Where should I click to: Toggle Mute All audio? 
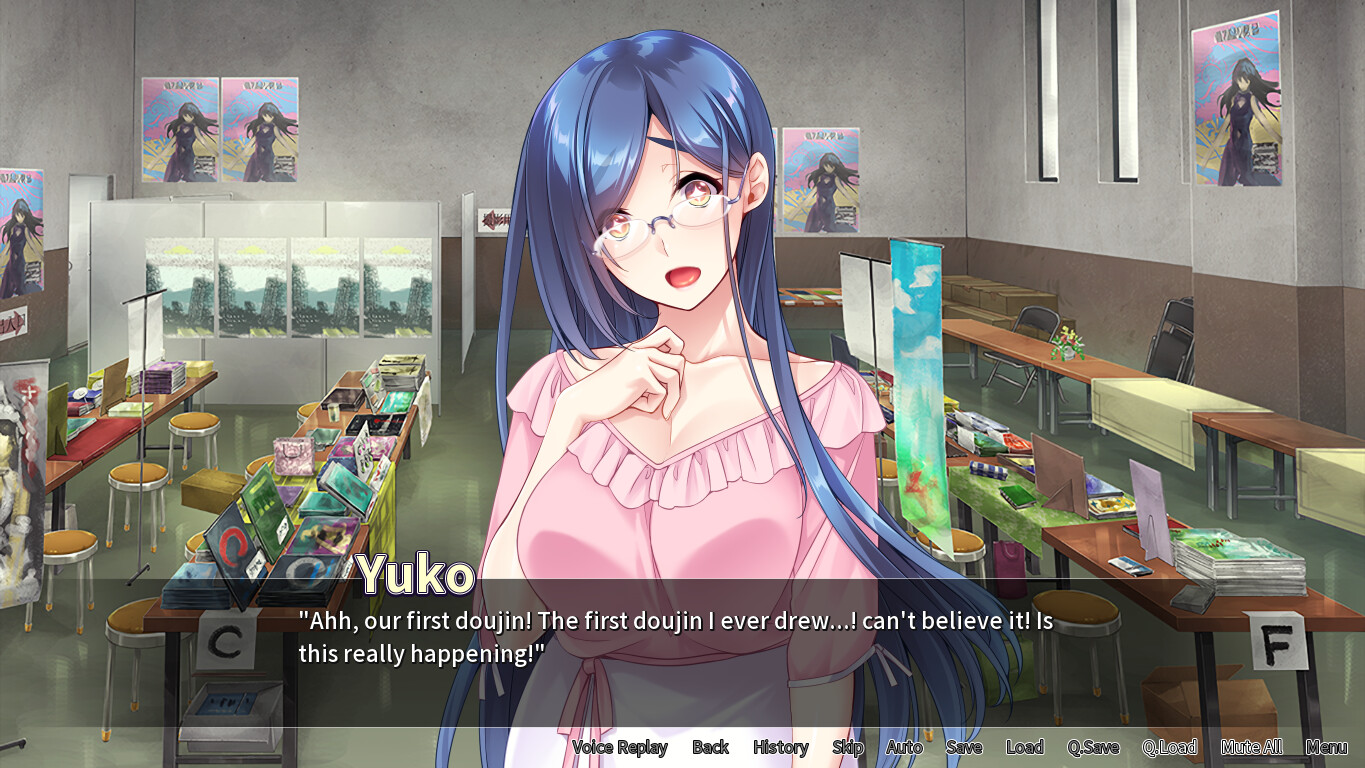pos(1251,747)
